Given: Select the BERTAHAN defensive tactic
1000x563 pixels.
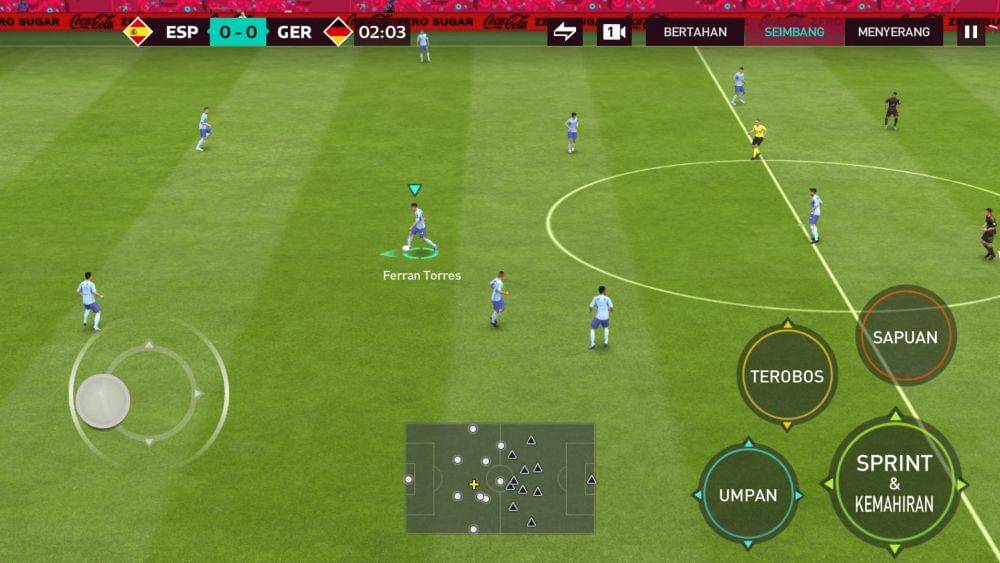Looking at the screenshot, I should pyautogui.click(x=695, y=32).
